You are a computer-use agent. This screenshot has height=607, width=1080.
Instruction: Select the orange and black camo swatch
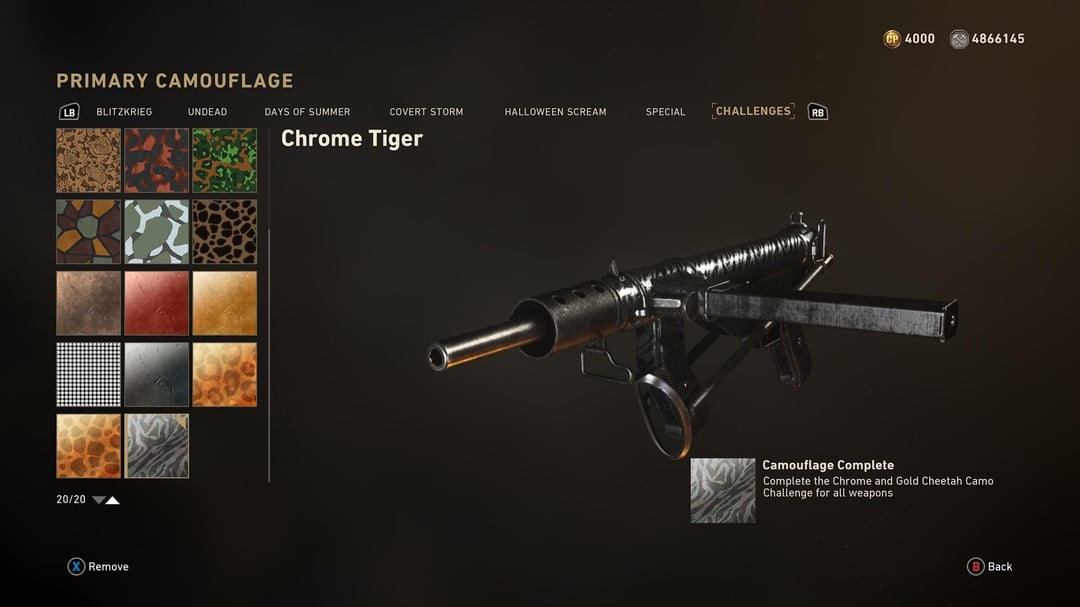(156, 160)
